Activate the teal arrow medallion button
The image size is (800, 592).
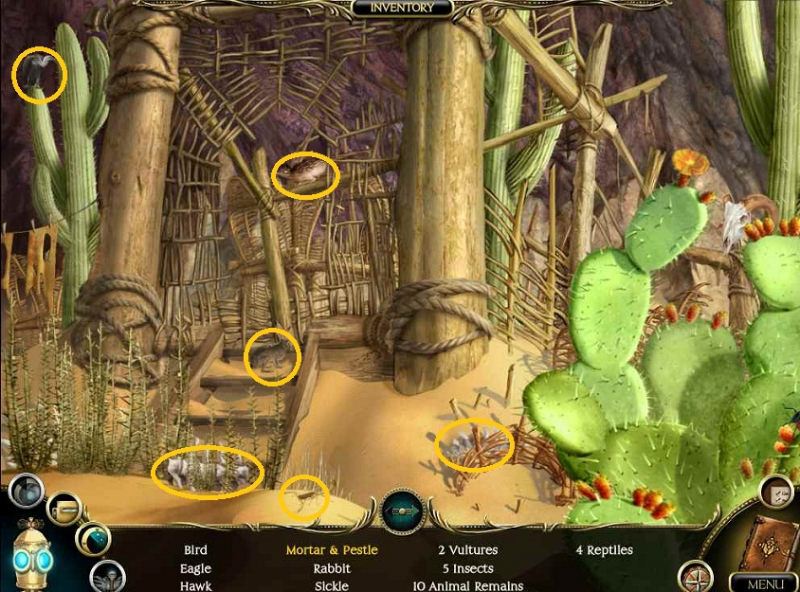pos(402,512)
